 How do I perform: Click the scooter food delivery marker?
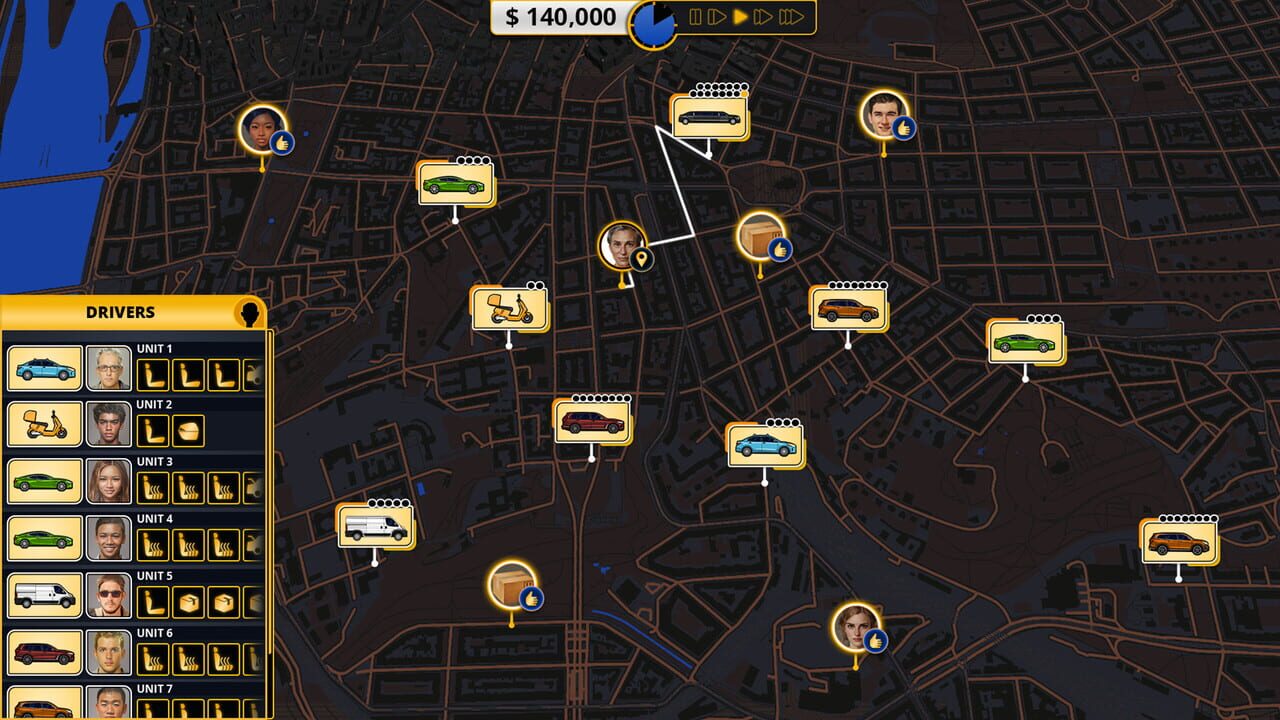pos(510,310)
